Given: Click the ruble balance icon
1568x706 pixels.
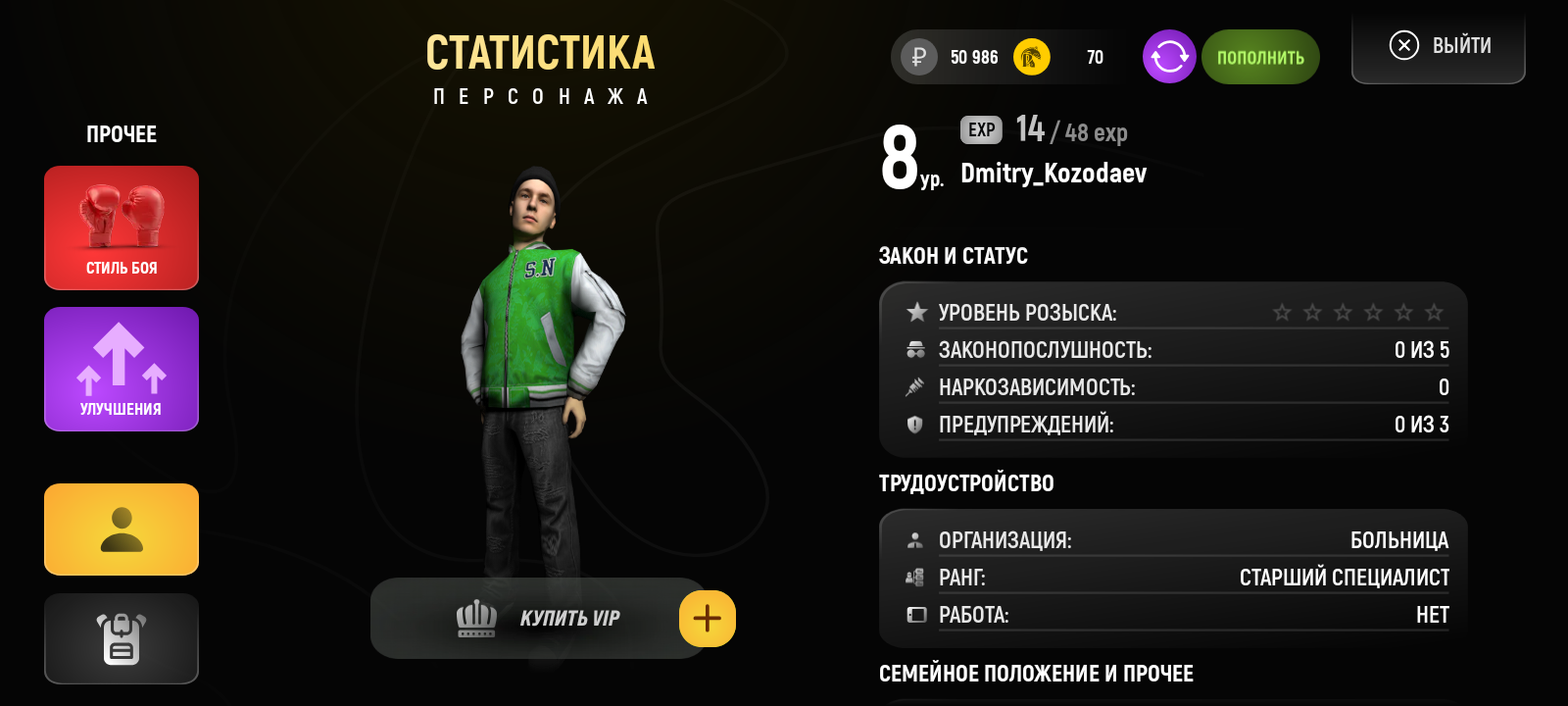Looking at the screenshot, I should [x=917, y=57].
